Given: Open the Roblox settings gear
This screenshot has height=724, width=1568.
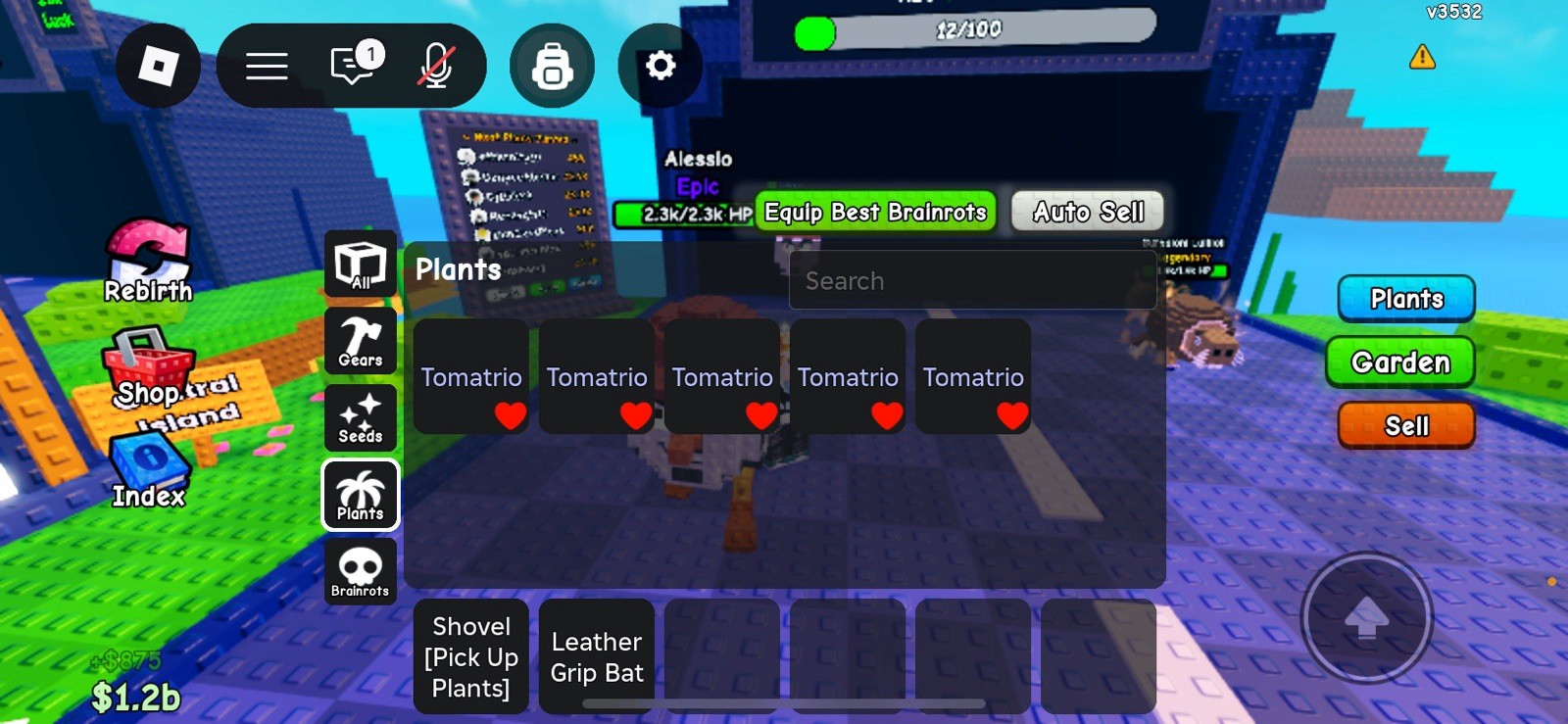Looking at the screenshot, I should (x=660, y=65).
